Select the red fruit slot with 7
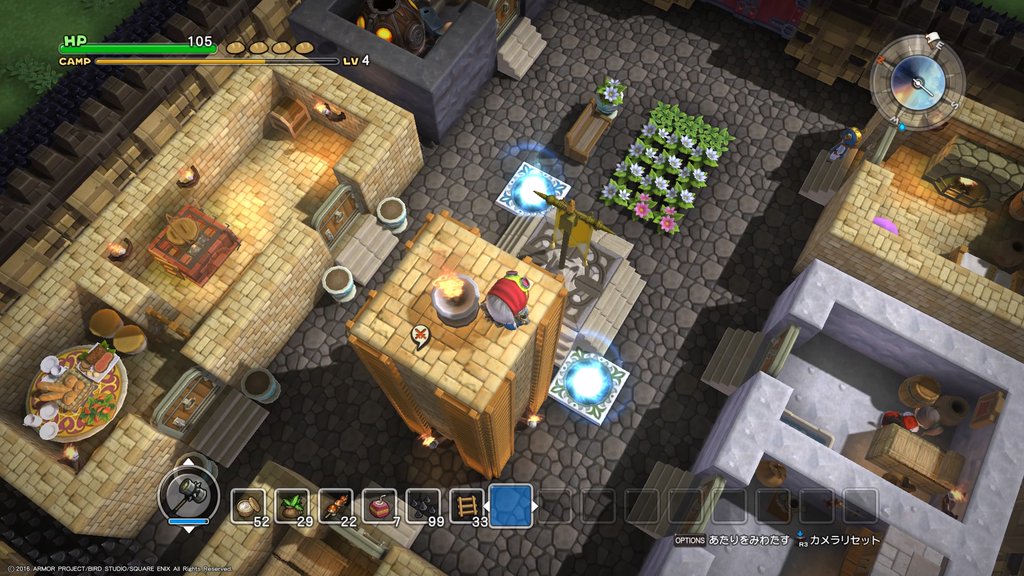Viewport: 1024px width, 576px height. (x=380, y=506)
